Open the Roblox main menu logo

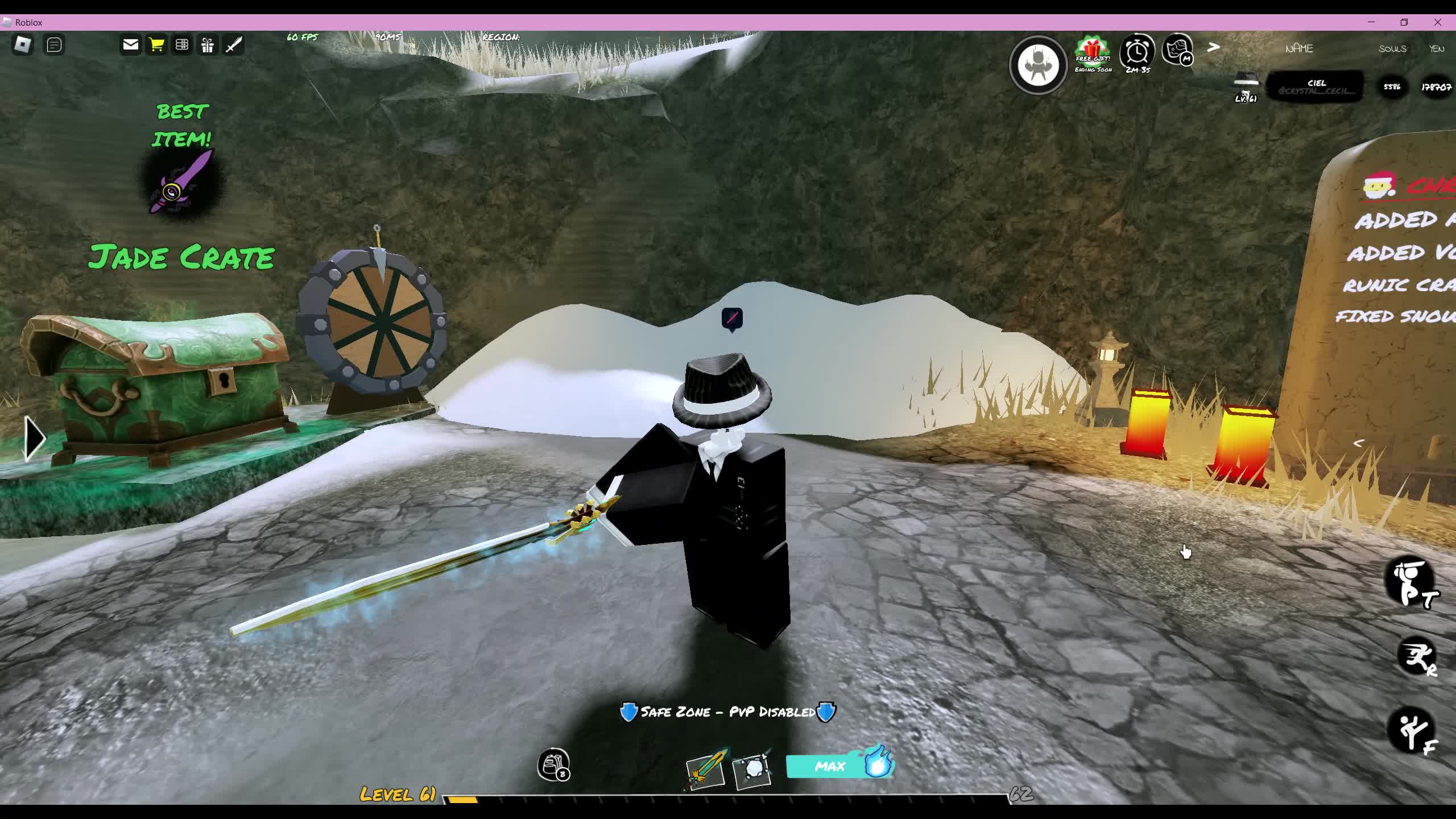click(x=23, y=44)
